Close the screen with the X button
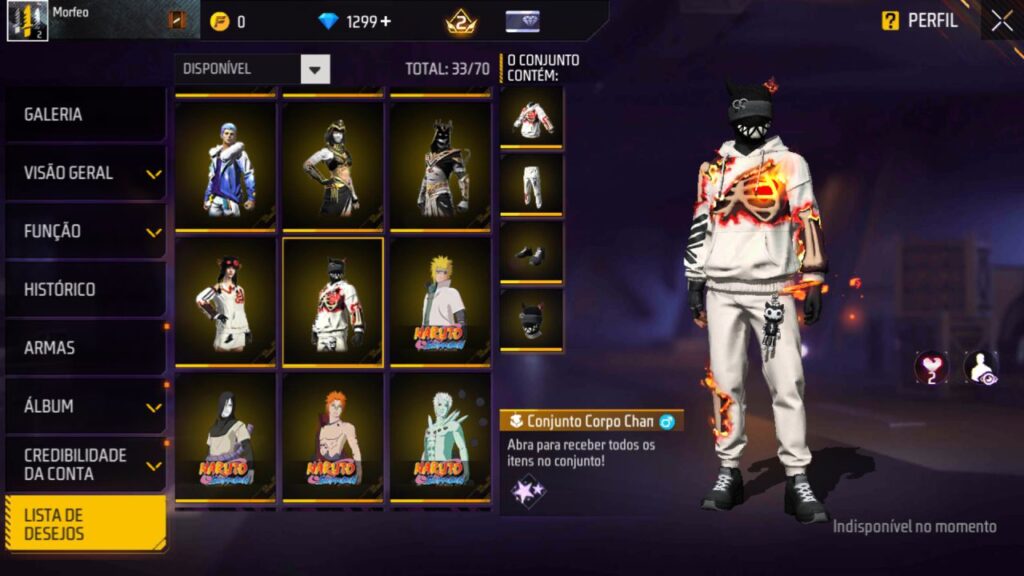 (x=1001, y=21)
